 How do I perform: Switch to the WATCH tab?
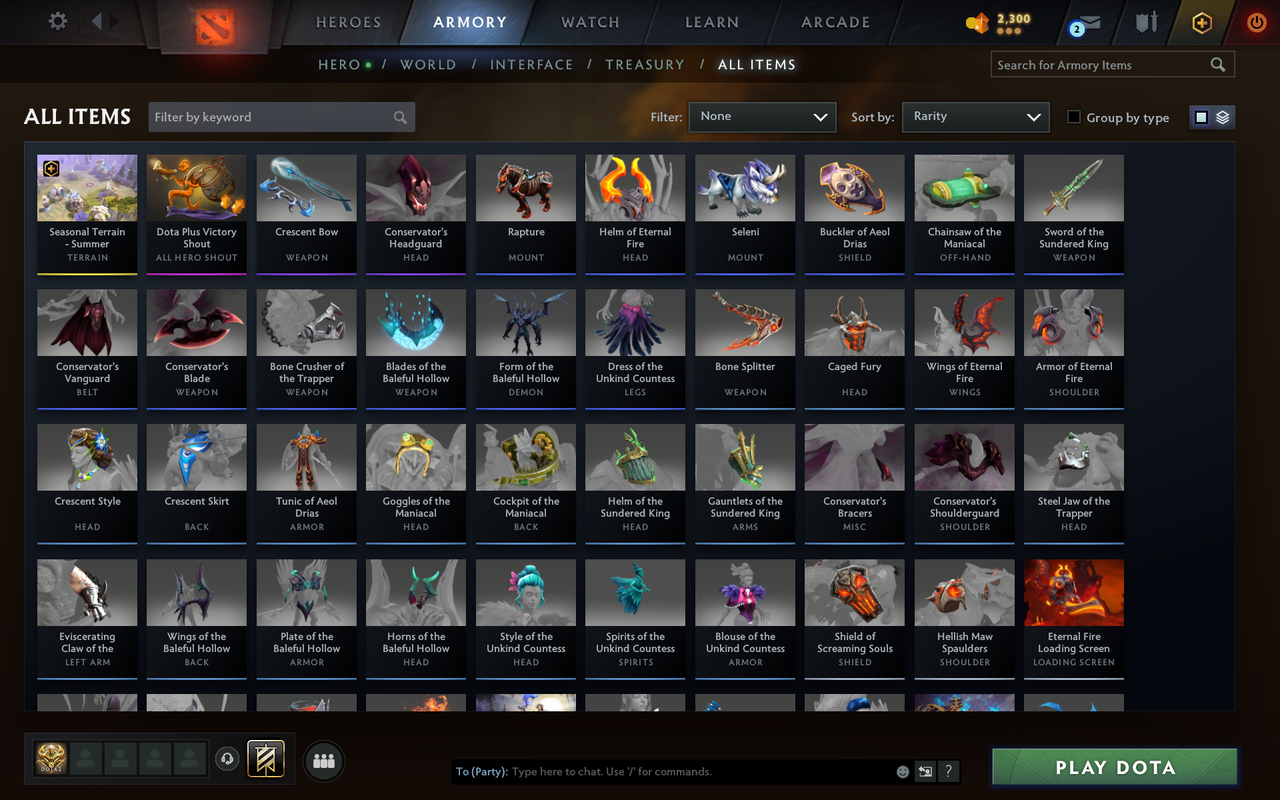click(x=590, y=22)
